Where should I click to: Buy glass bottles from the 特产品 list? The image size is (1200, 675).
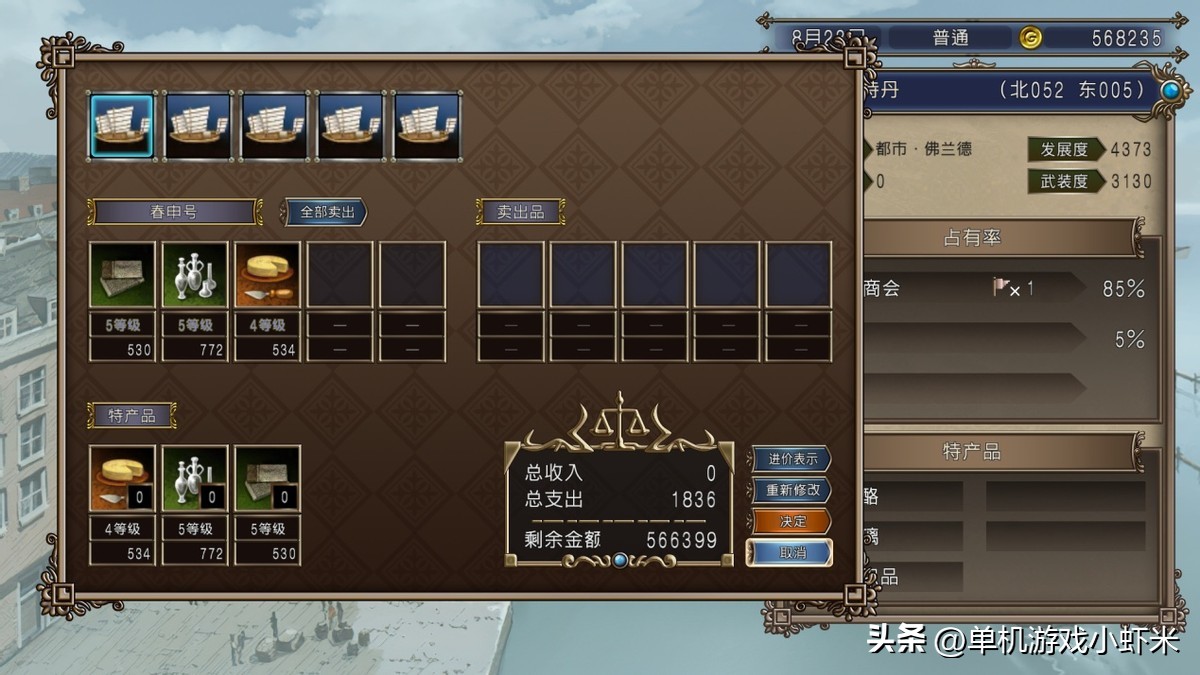point(195,478)
